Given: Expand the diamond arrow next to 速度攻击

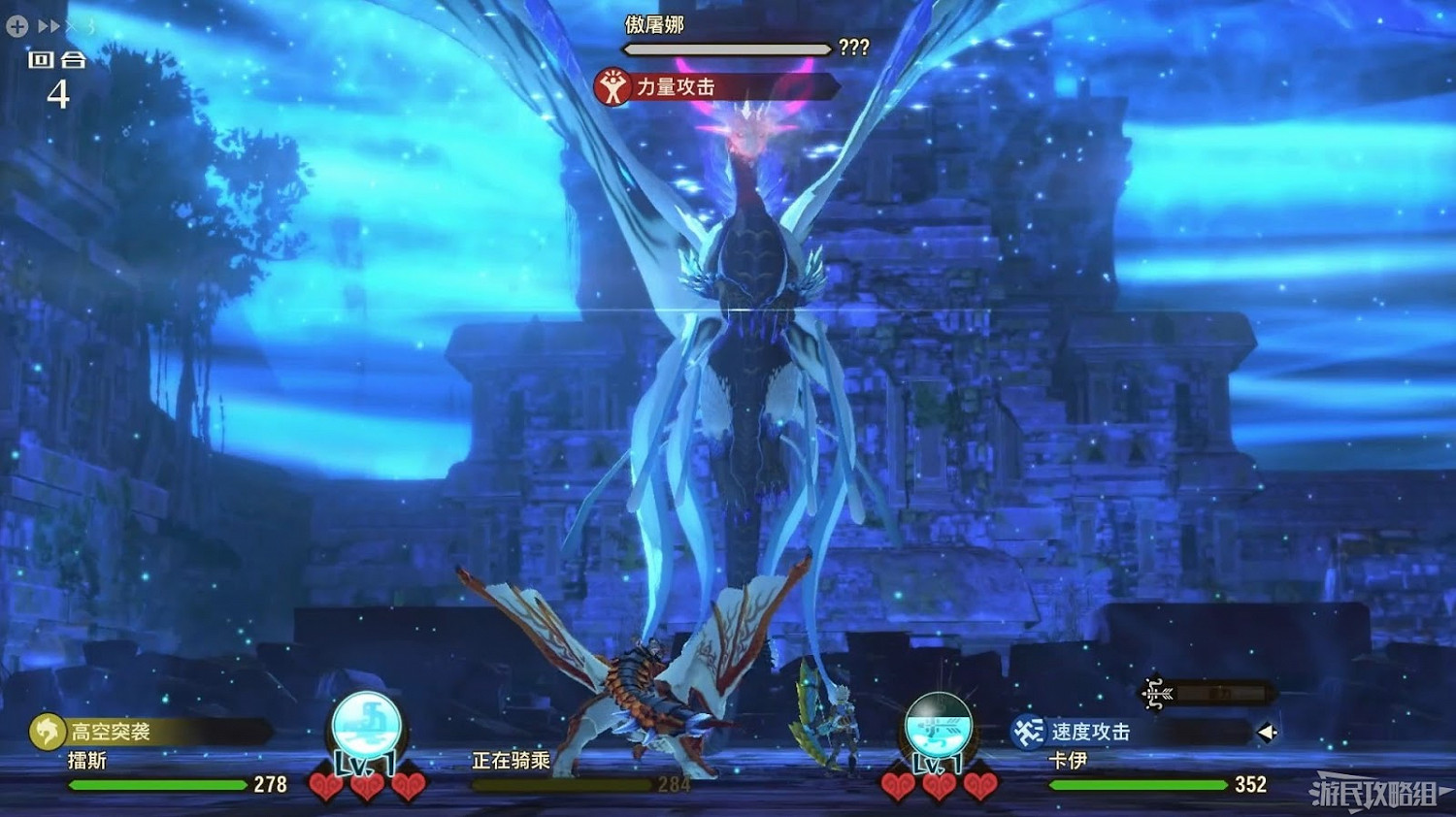Looking at the screenshot, I should click(1267, 733).
